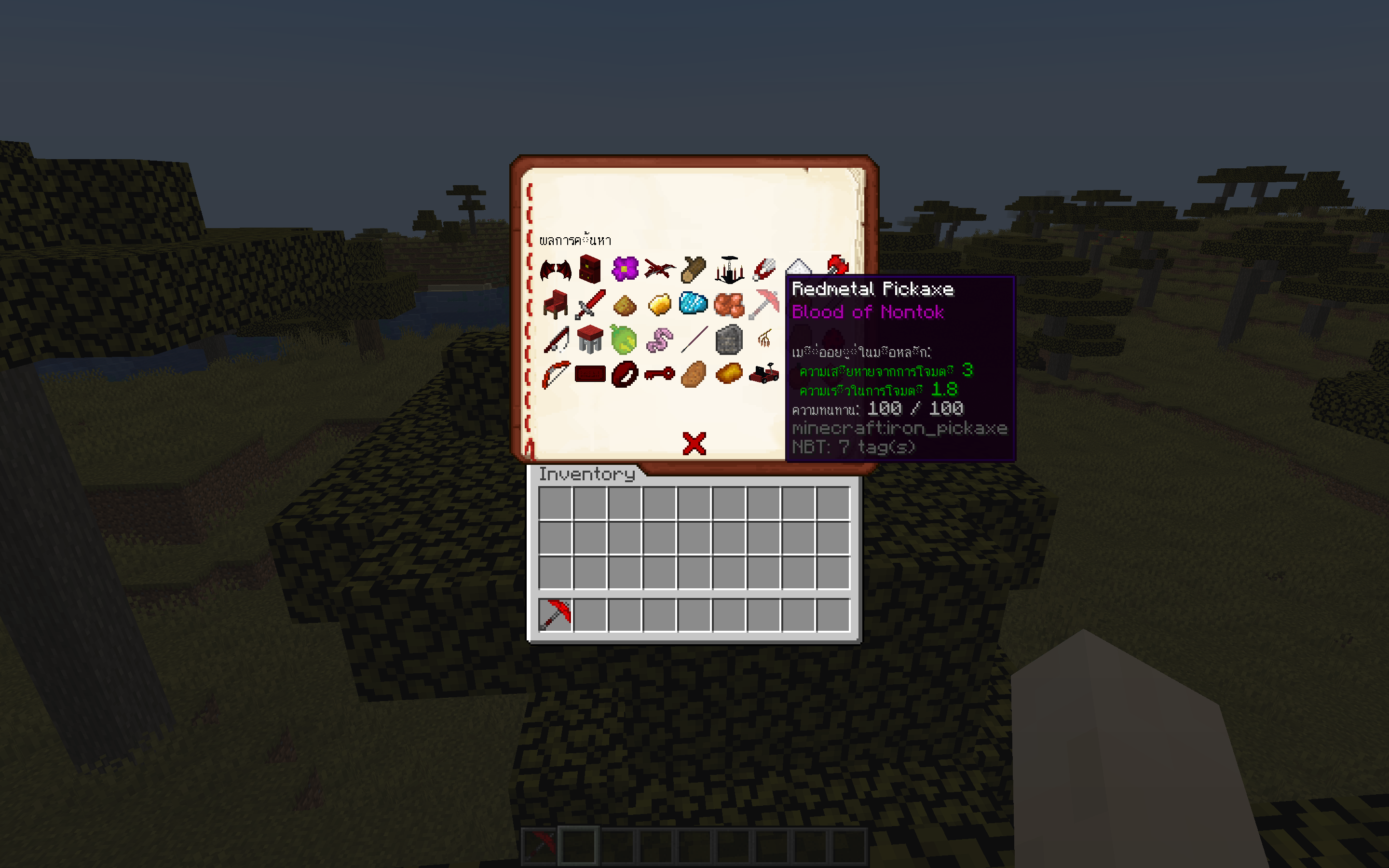Open the red wardrobe item entry
The height and width of the screenshot is (868, 1389).
[590, 270]
